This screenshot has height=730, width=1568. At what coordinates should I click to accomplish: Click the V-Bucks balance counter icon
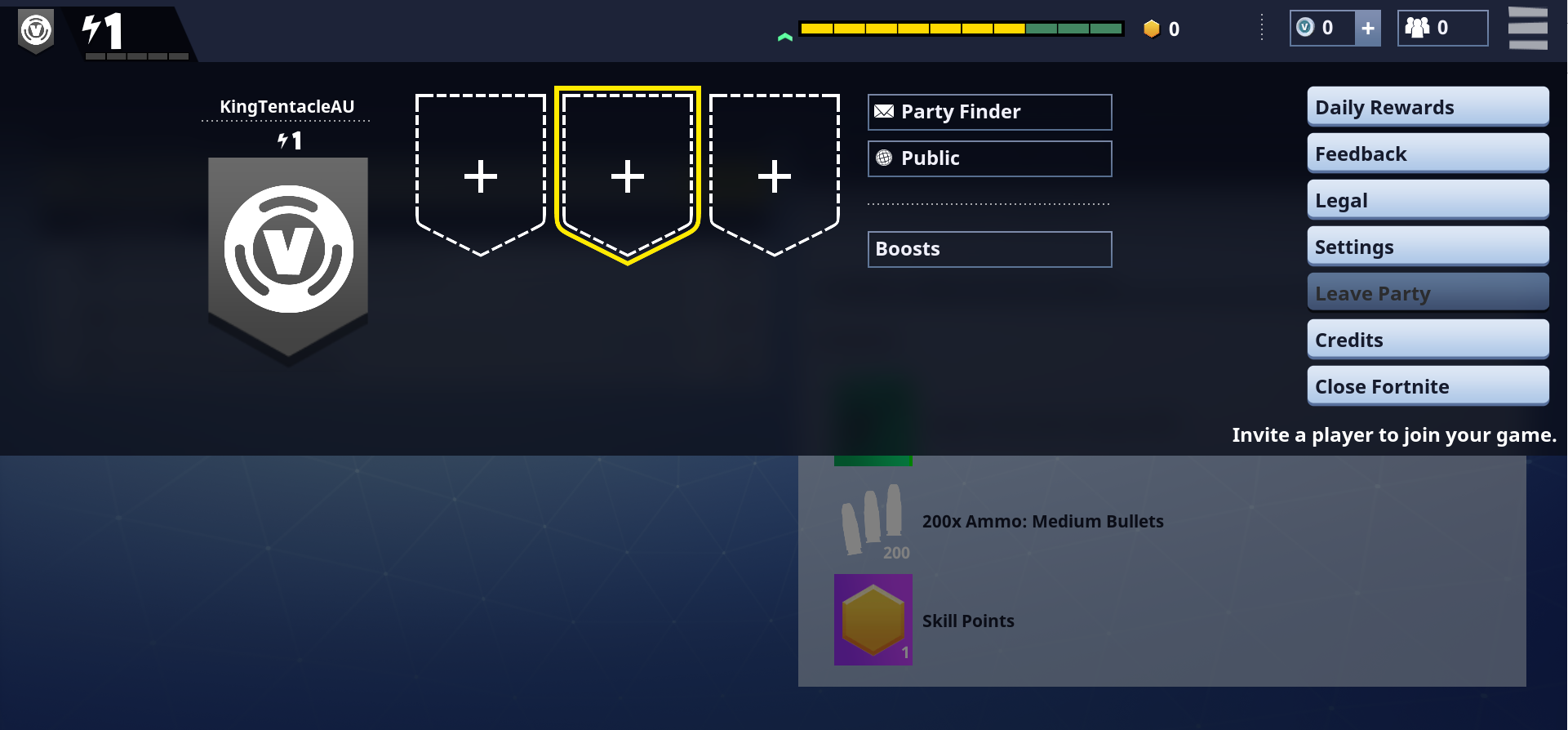1306,27
